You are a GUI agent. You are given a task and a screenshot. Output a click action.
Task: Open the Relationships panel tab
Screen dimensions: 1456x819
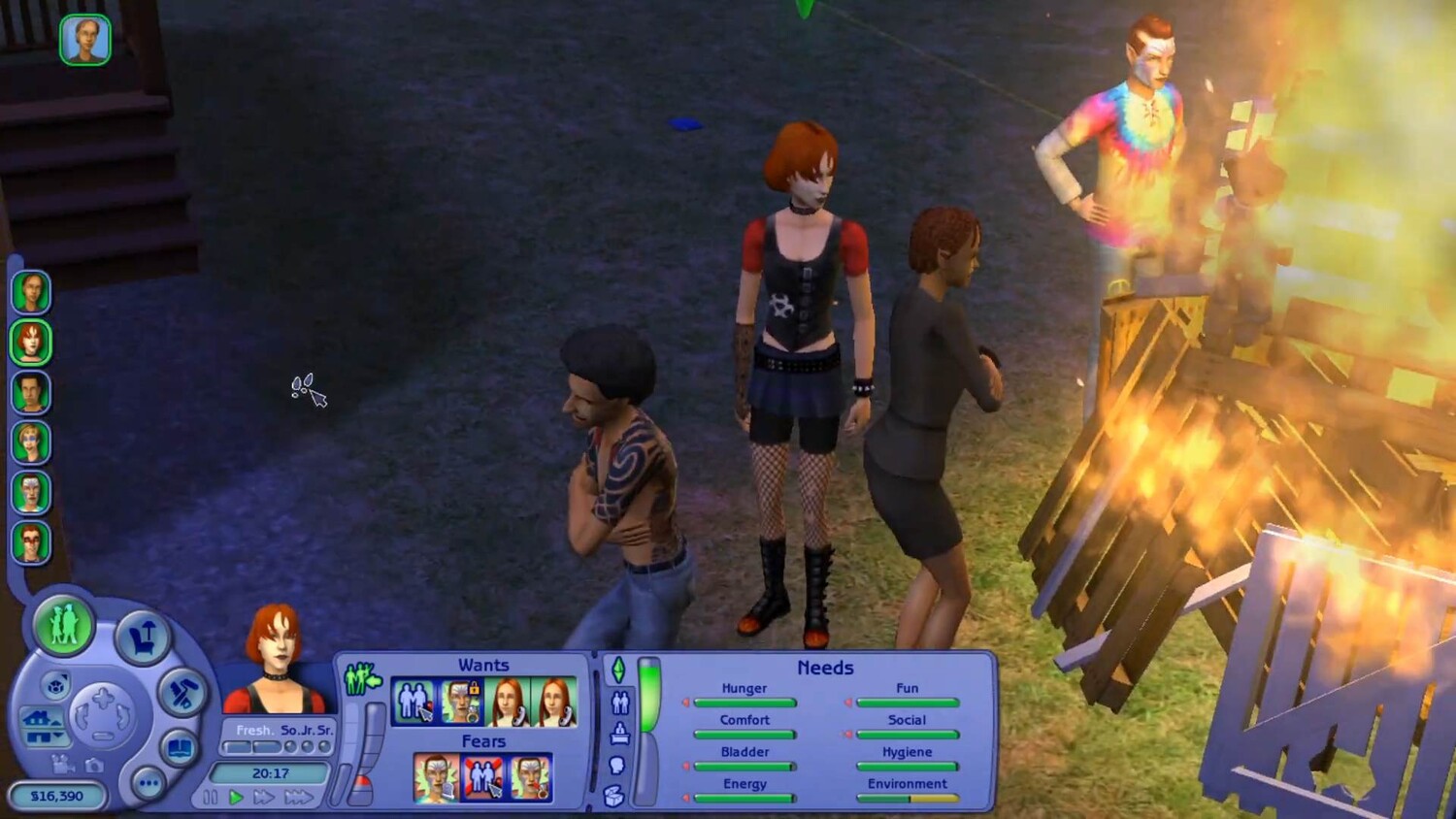(619, 702)
